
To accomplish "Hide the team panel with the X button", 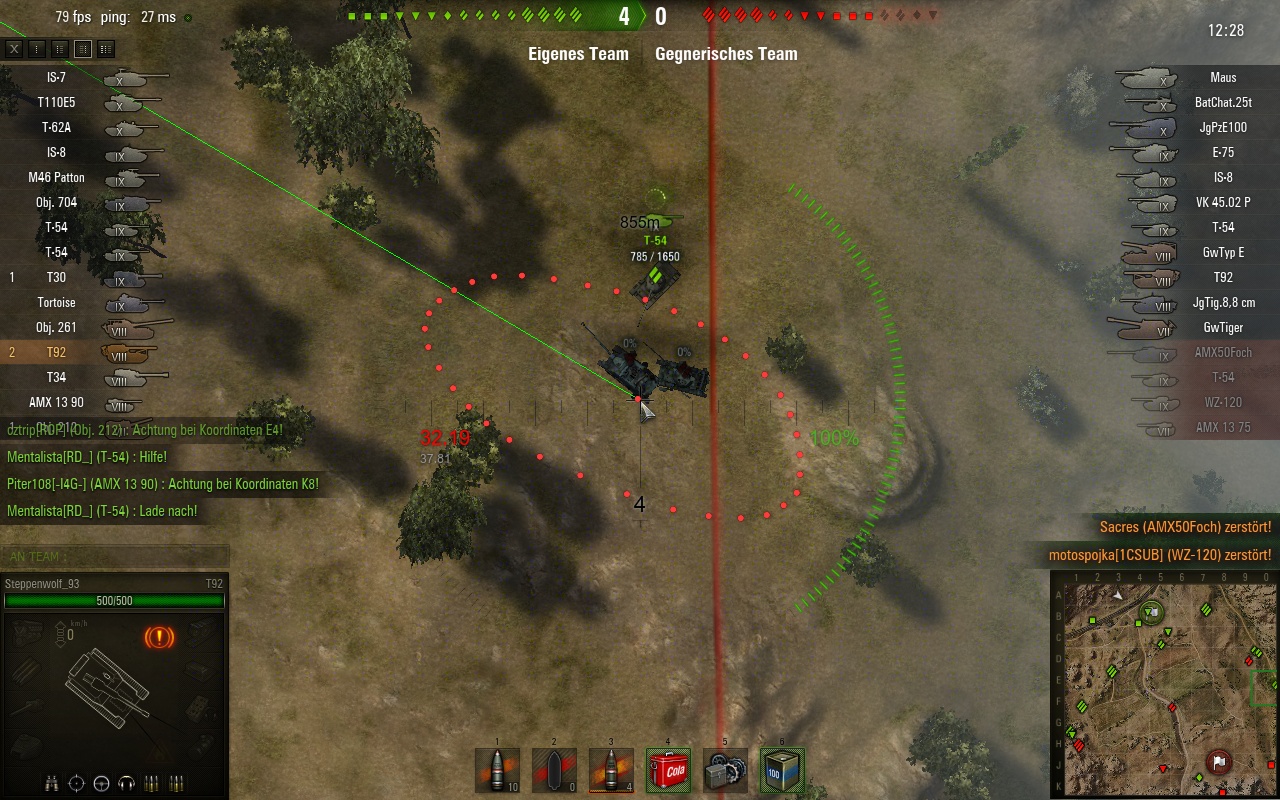I will tap(14, 49).
